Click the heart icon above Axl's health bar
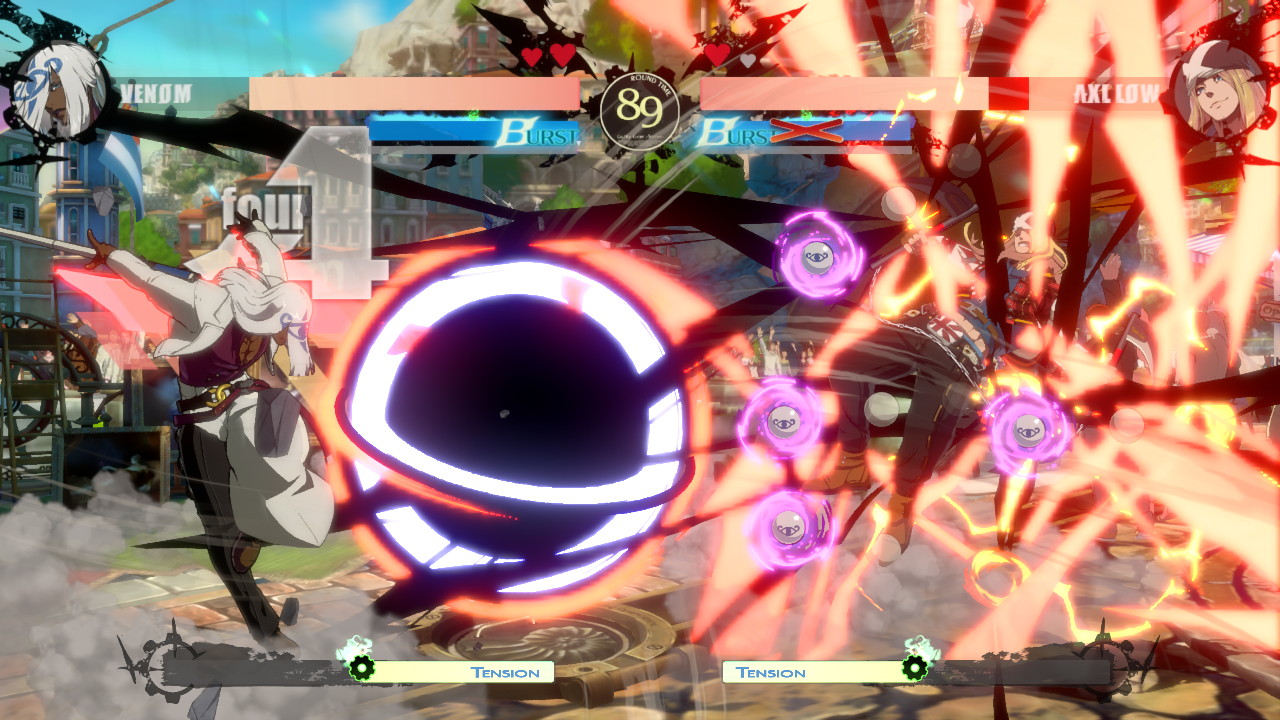The width and height of the screenshot is (1280, 720). click(x=719, y=57)
